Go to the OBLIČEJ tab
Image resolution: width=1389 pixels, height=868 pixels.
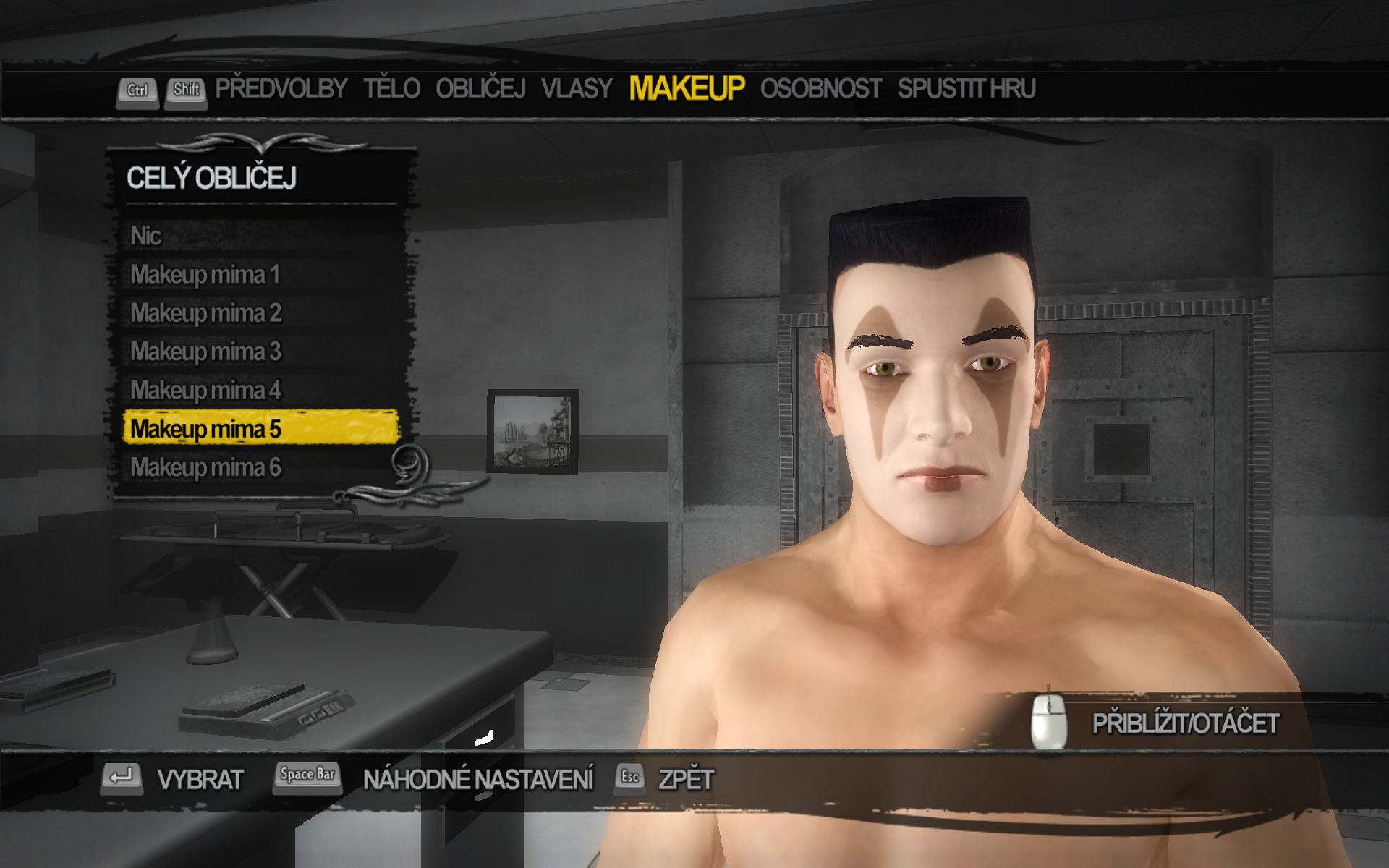[480, 89]
